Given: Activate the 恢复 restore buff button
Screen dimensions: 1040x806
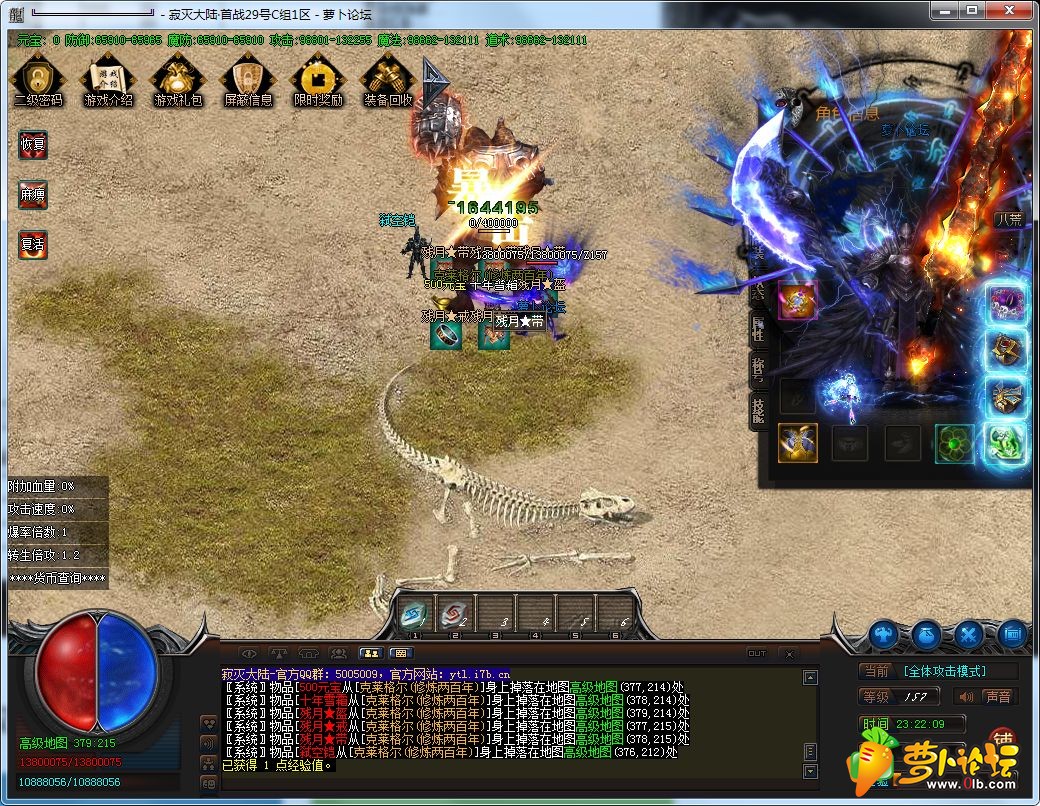Looking at the screenshot, I should pos(33,144).
